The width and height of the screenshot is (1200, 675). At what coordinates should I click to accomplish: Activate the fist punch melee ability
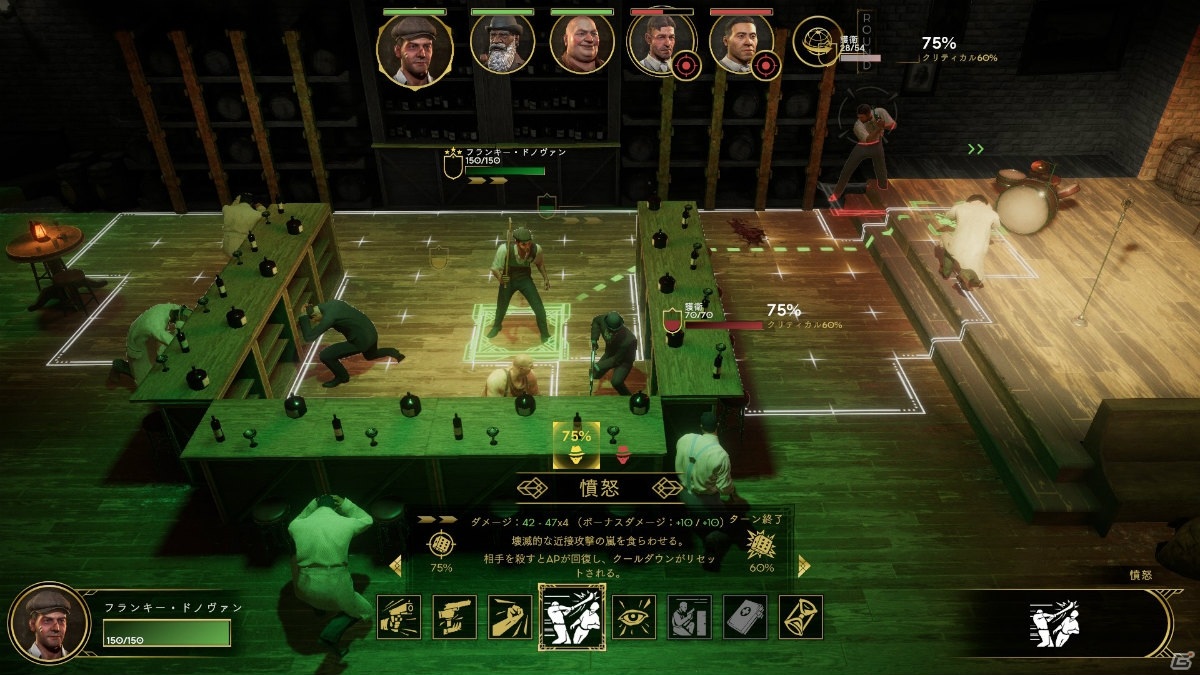click(510, 617)
